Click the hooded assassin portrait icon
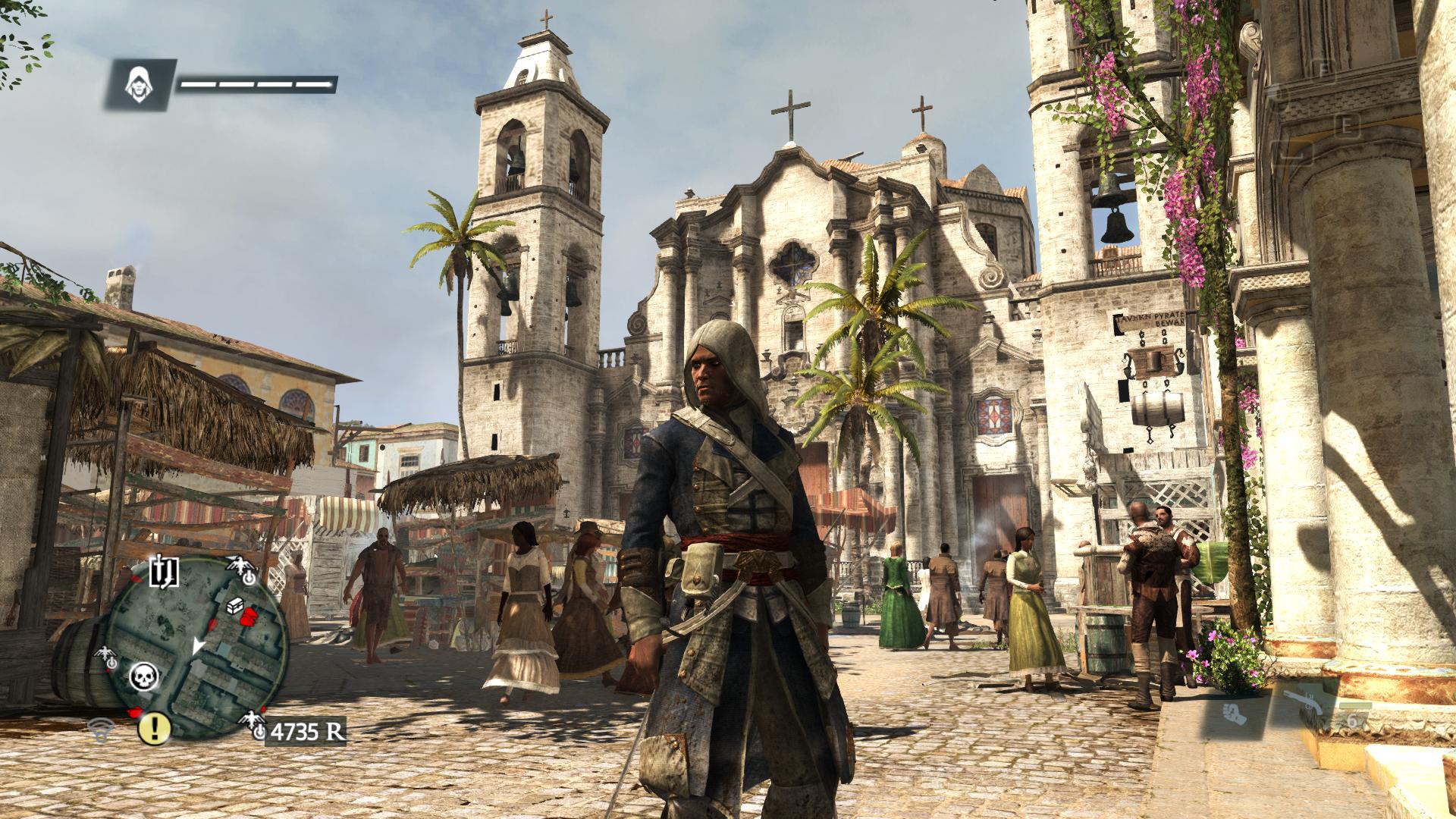Screen dimensions: 1456x819 (x=138, y=83)
